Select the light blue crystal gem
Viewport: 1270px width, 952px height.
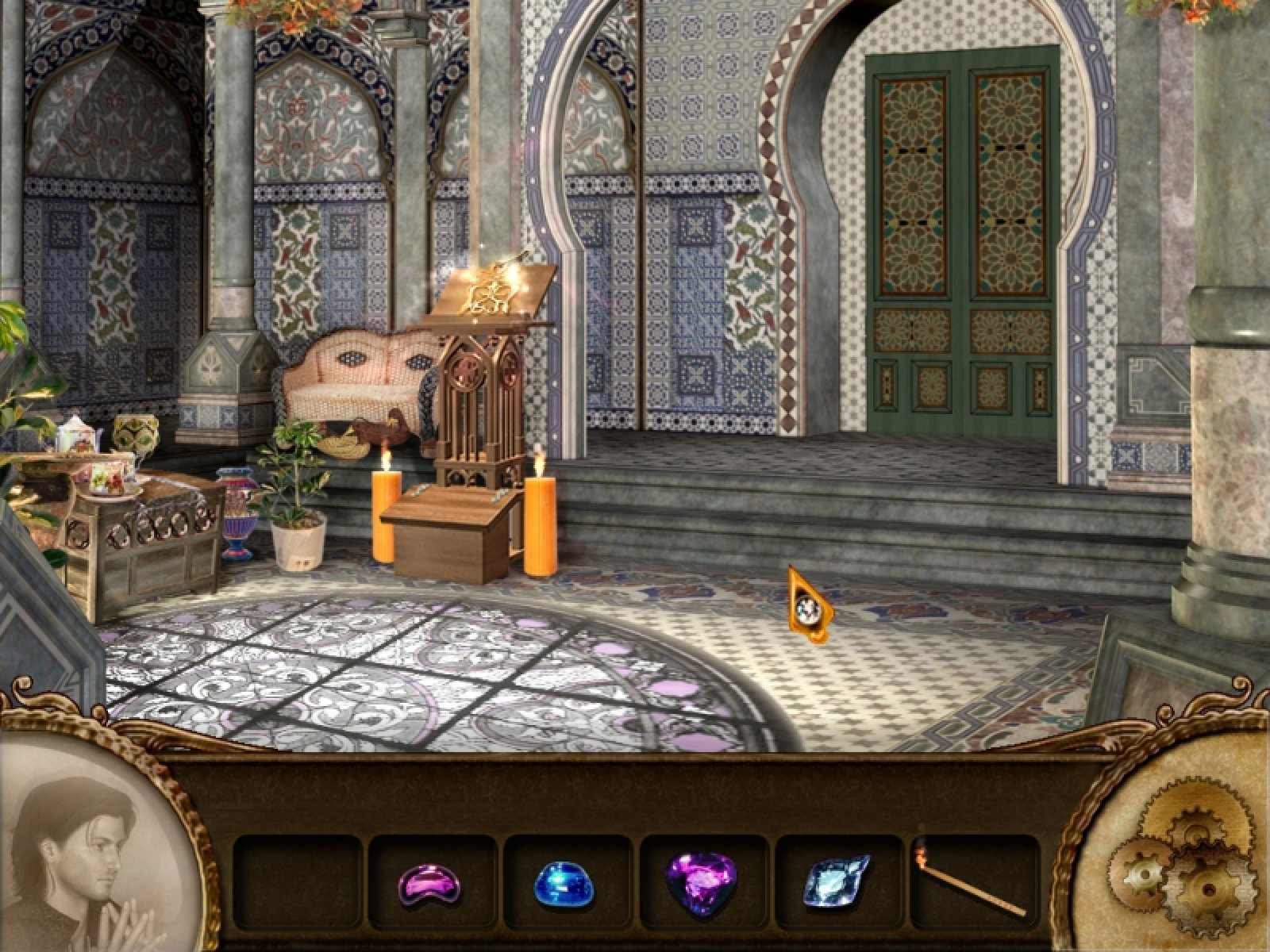coord(837,881)
